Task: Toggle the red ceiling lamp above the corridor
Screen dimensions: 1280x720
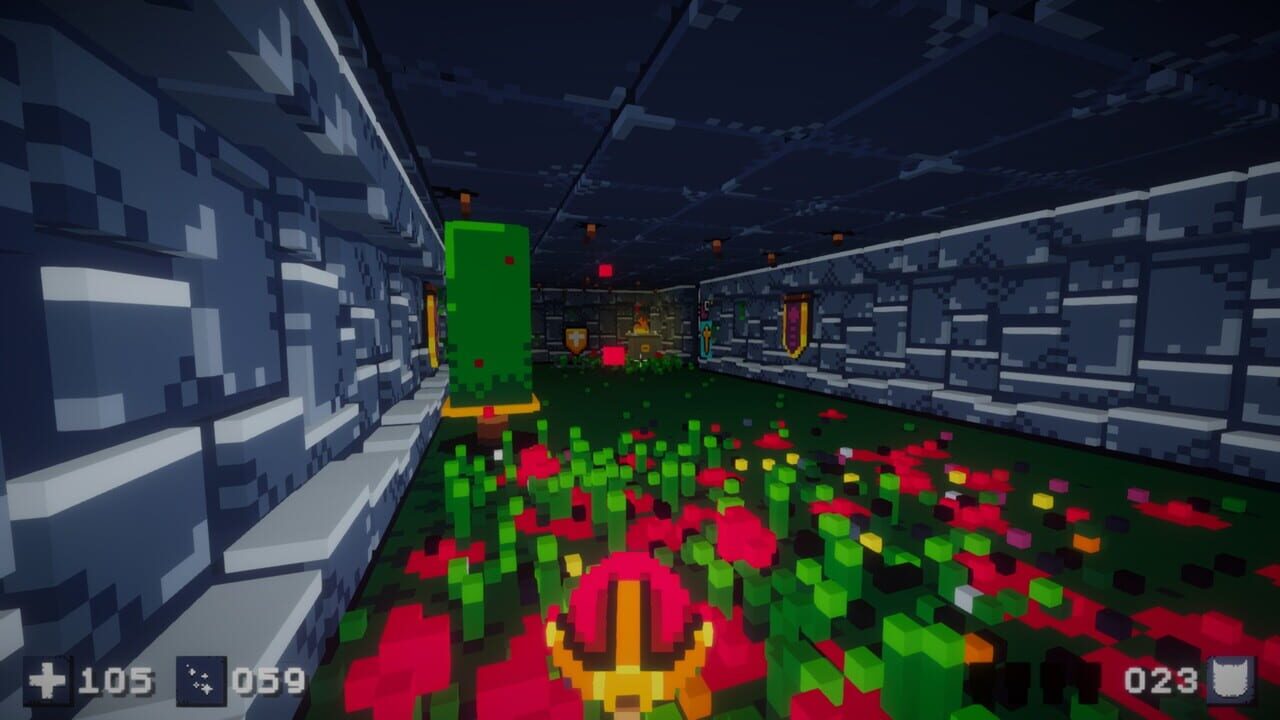Action: pos(604,270)
